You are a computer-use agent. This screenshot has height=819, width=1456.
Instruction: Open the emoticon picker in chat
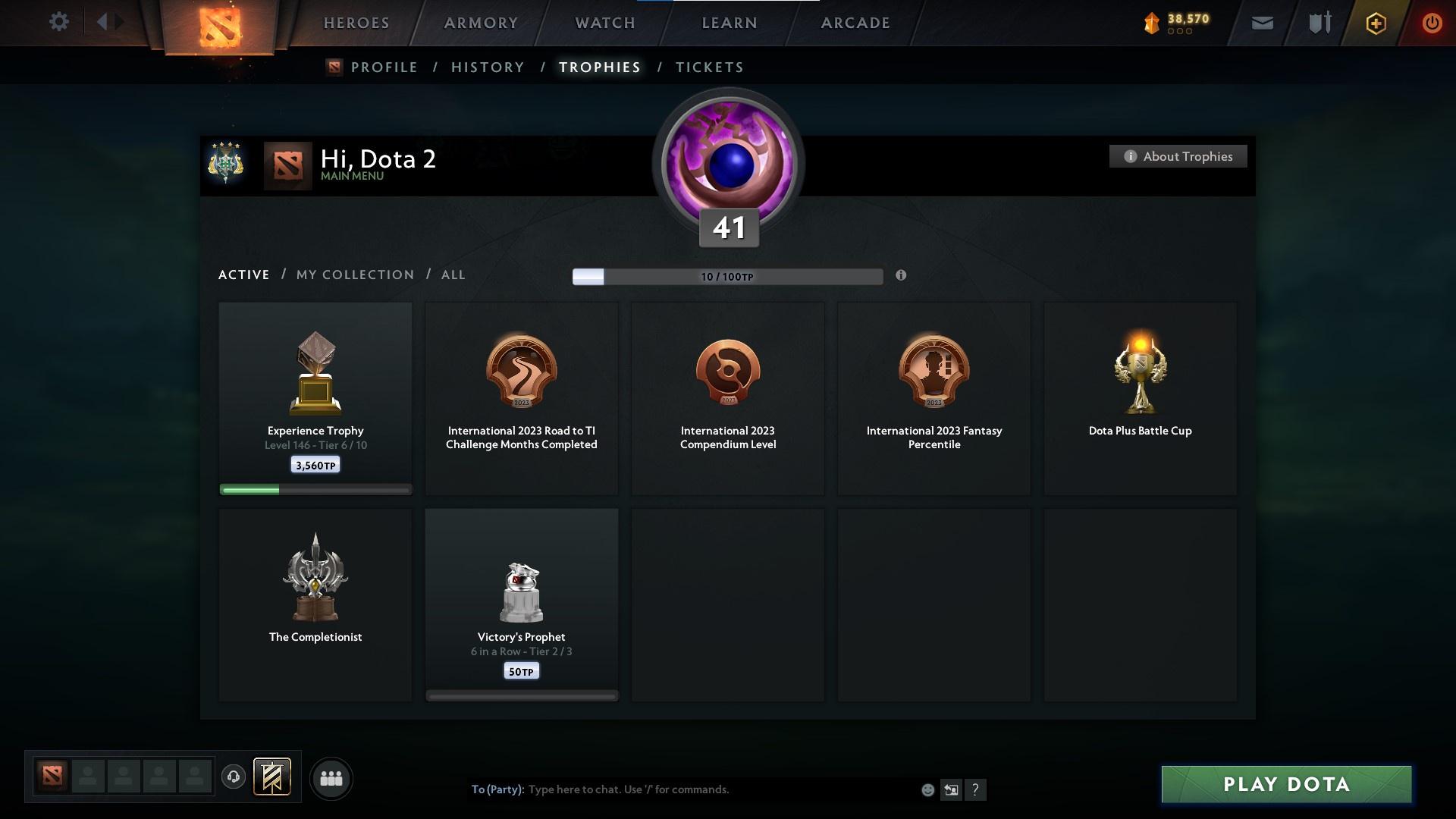(927, 789)
